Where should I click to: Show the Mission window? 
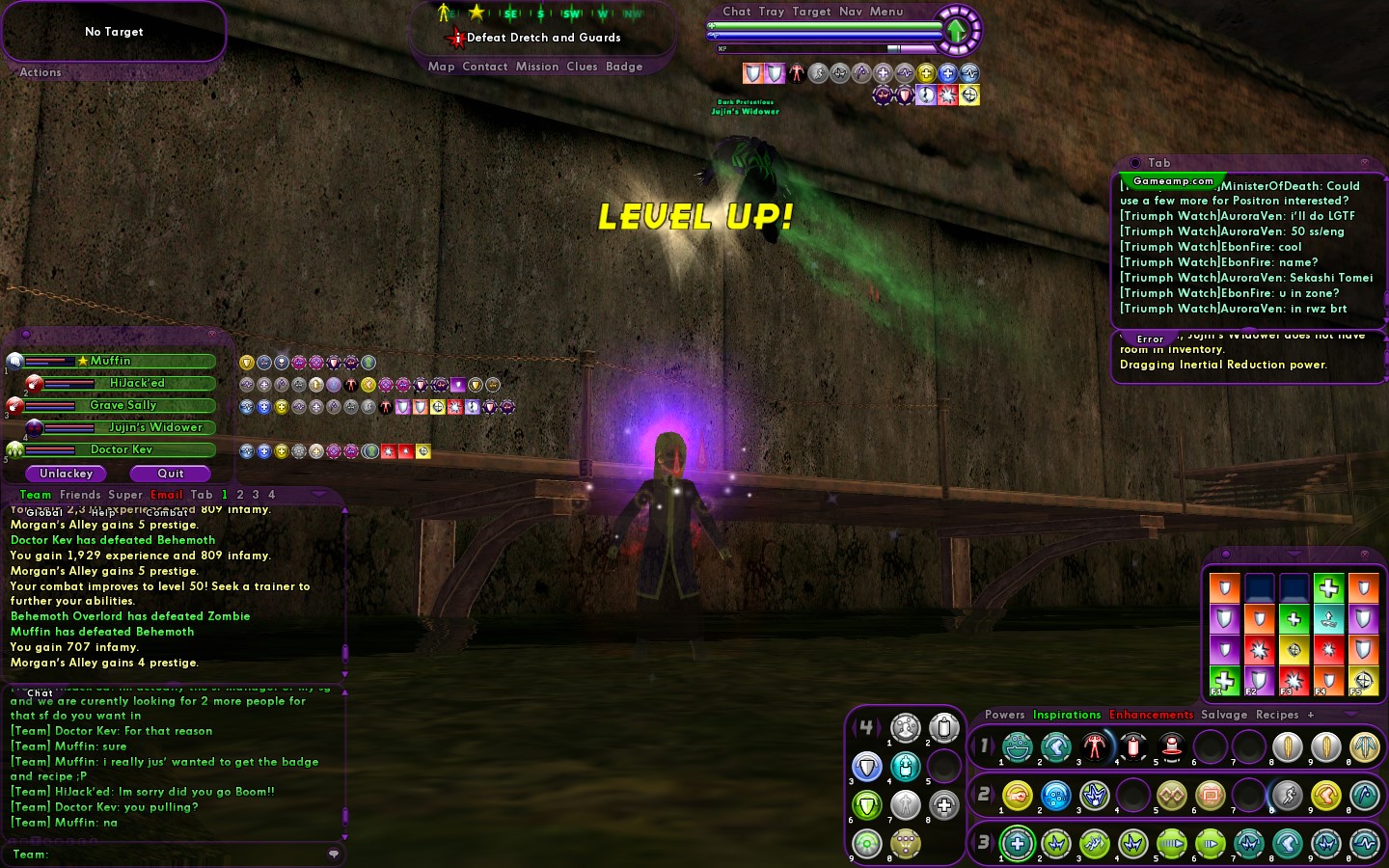click(537, 67)
